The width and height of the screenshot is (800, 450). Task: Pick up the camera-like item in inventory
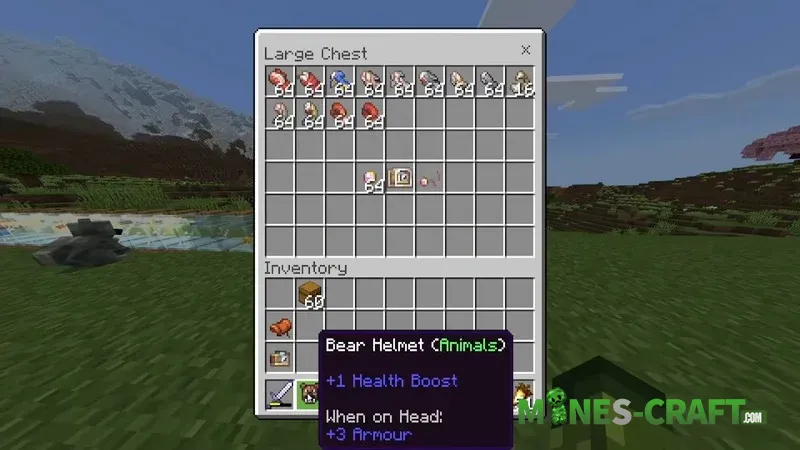point(280,357)
